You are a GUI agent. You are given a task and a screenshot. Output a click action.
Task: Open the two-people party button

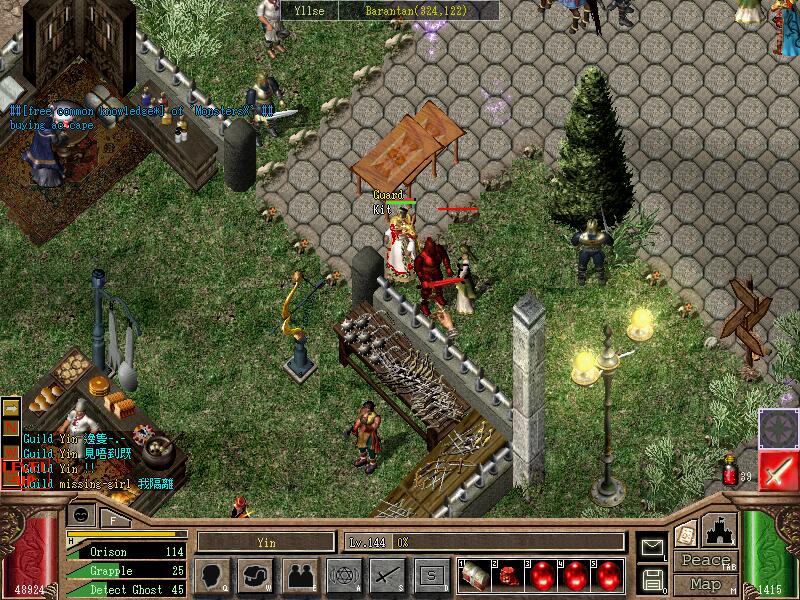point(299,574)
